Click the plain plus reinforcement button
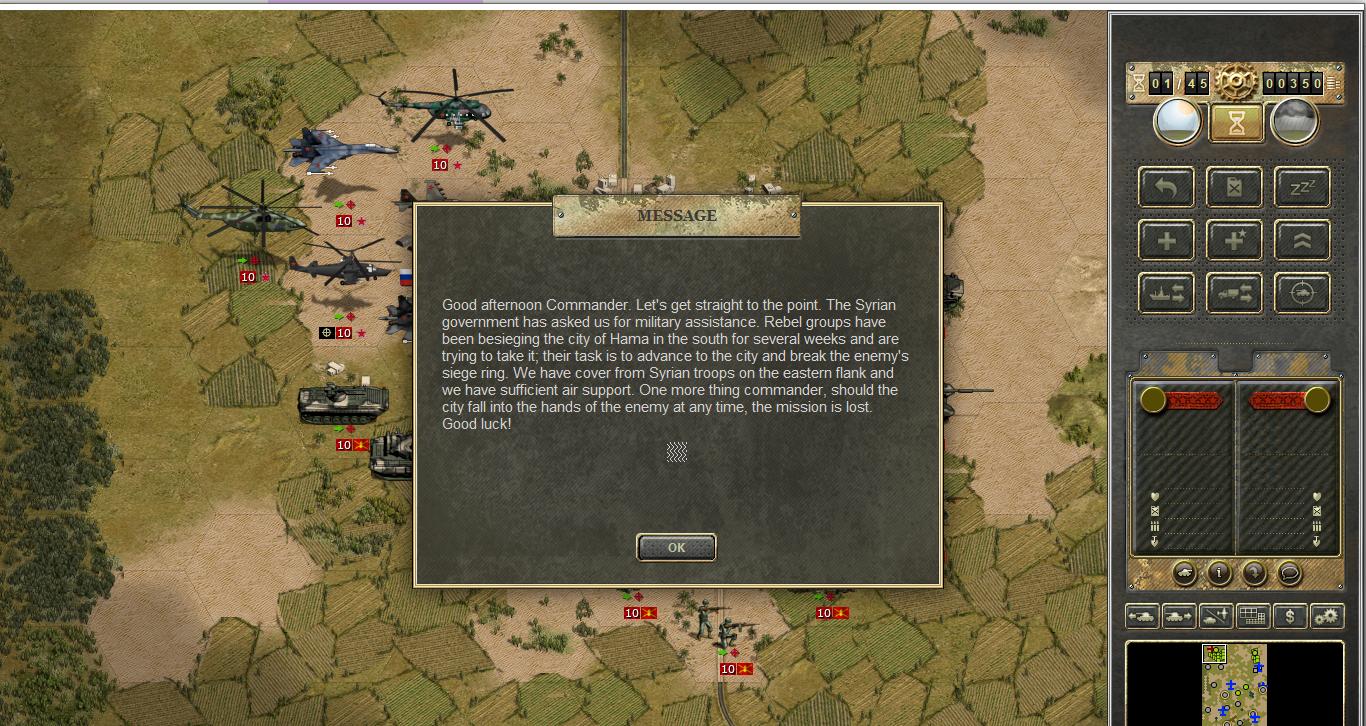The height and width of the screenshot is (726, 1366). [1166, 240]
